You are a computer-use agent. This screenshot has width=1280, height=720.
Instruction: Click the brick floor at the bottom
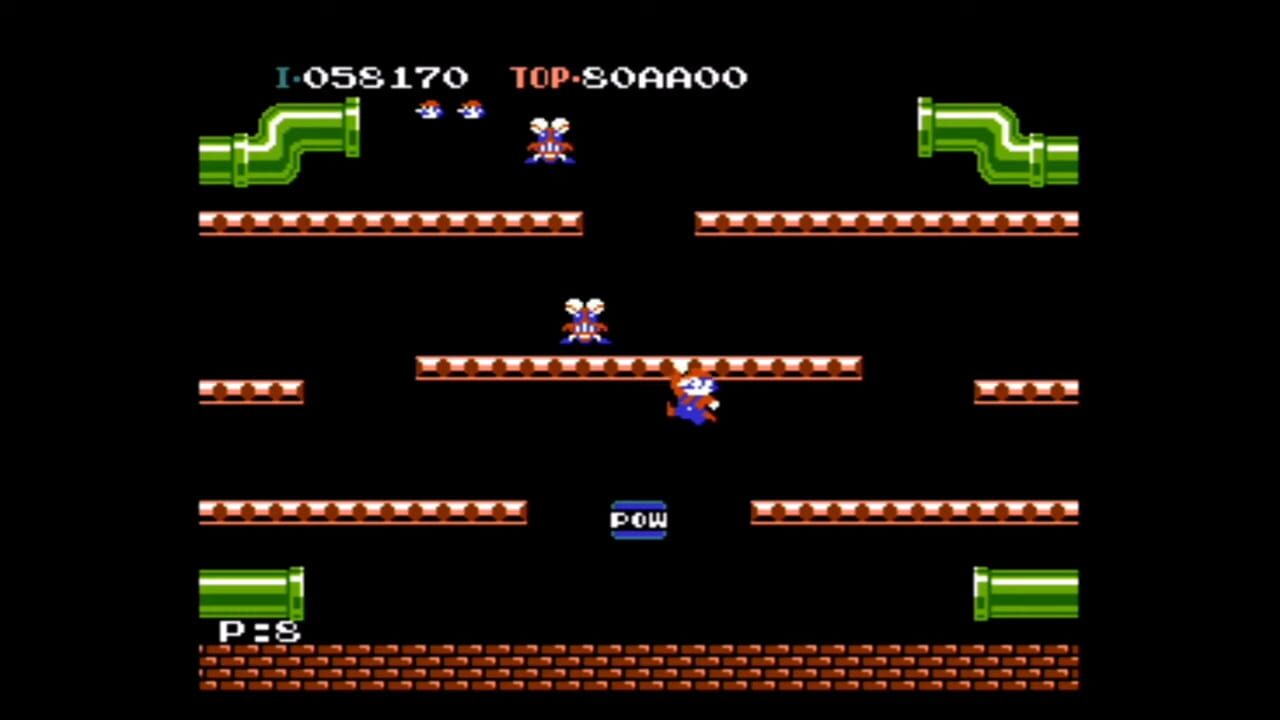[640, 668]
